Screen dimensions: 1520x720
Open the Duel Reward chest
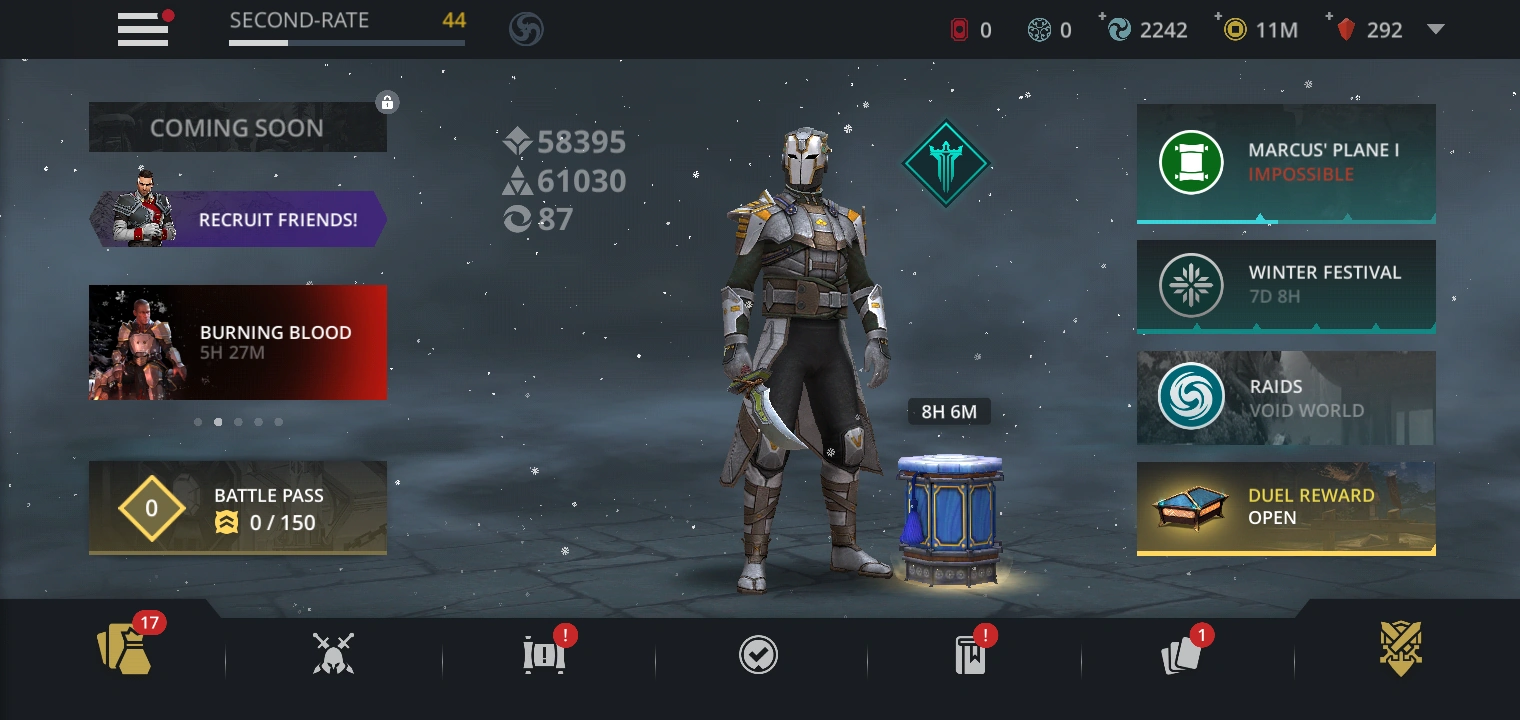point(1286,509)
